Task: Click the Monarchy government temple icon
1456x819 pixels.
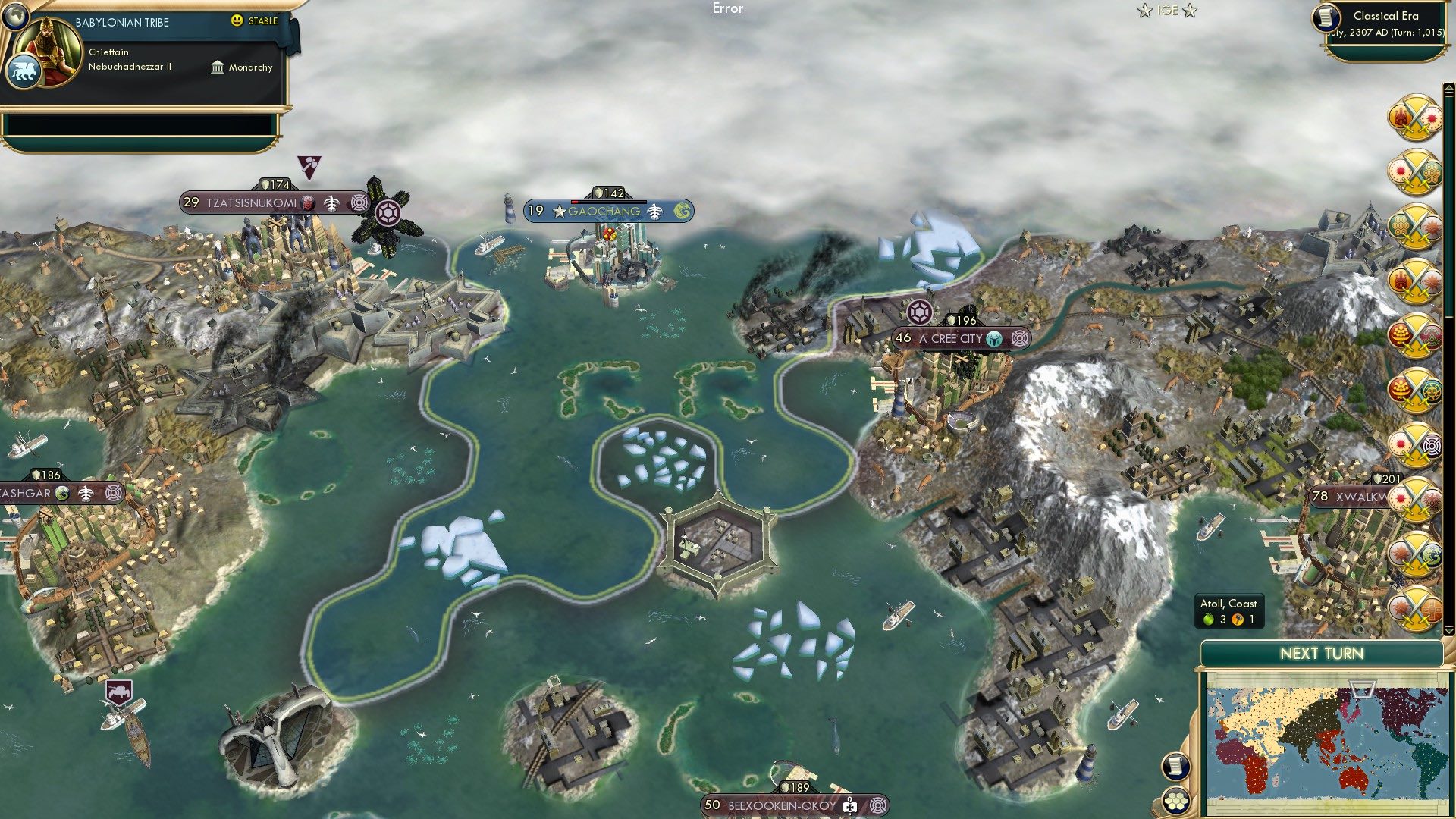Action: (218, 68)
